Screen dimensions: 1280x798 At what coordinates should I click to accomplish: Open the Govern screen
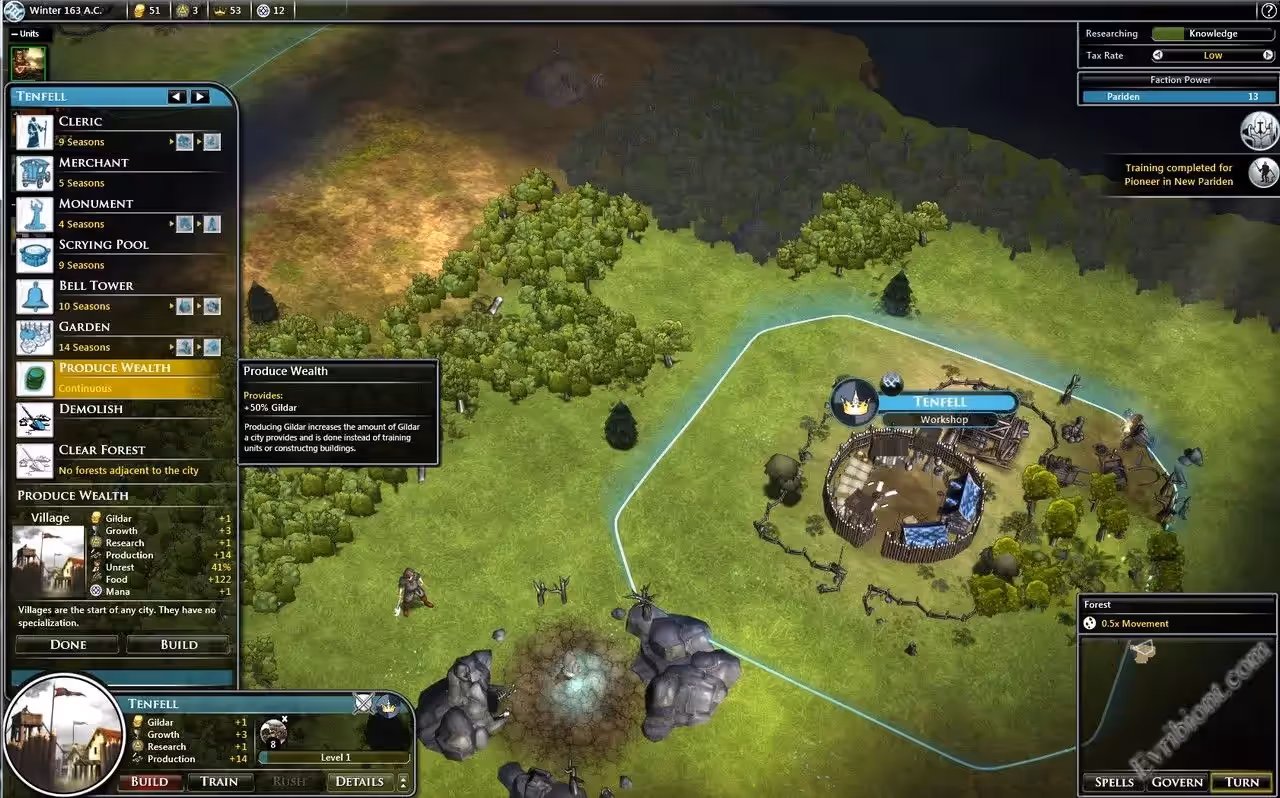pyautogui.click(x=1177, y=782)
